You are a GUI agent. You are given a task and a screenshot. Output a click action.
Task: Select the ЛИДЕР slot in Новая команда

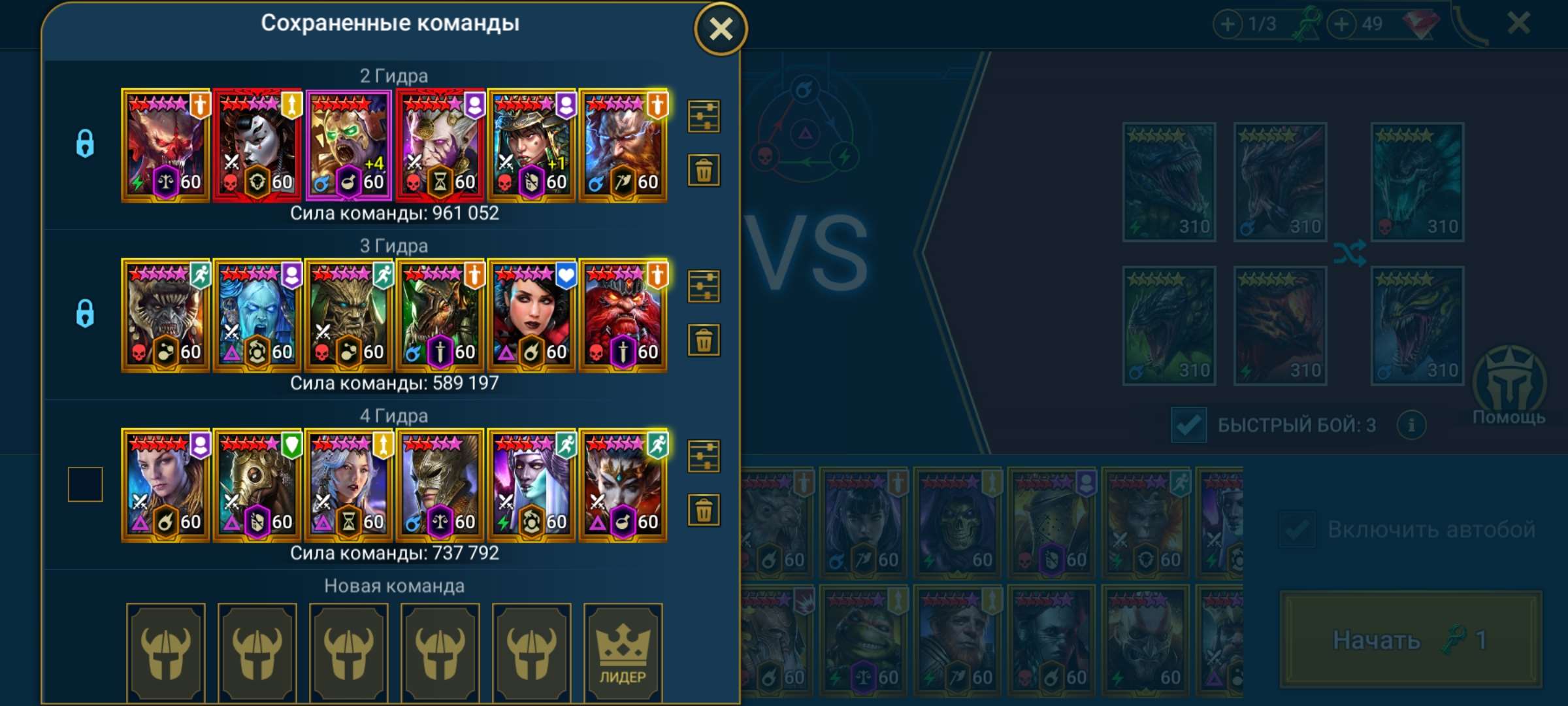[x=623, y=652]
